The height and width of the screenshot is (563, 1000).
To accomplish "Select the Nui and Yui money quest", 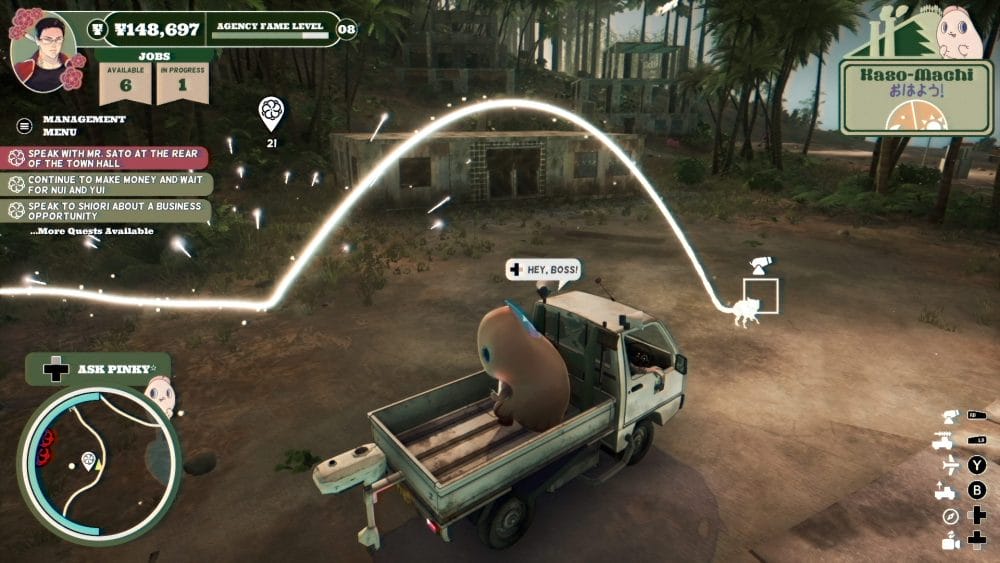I will [108, 184].
